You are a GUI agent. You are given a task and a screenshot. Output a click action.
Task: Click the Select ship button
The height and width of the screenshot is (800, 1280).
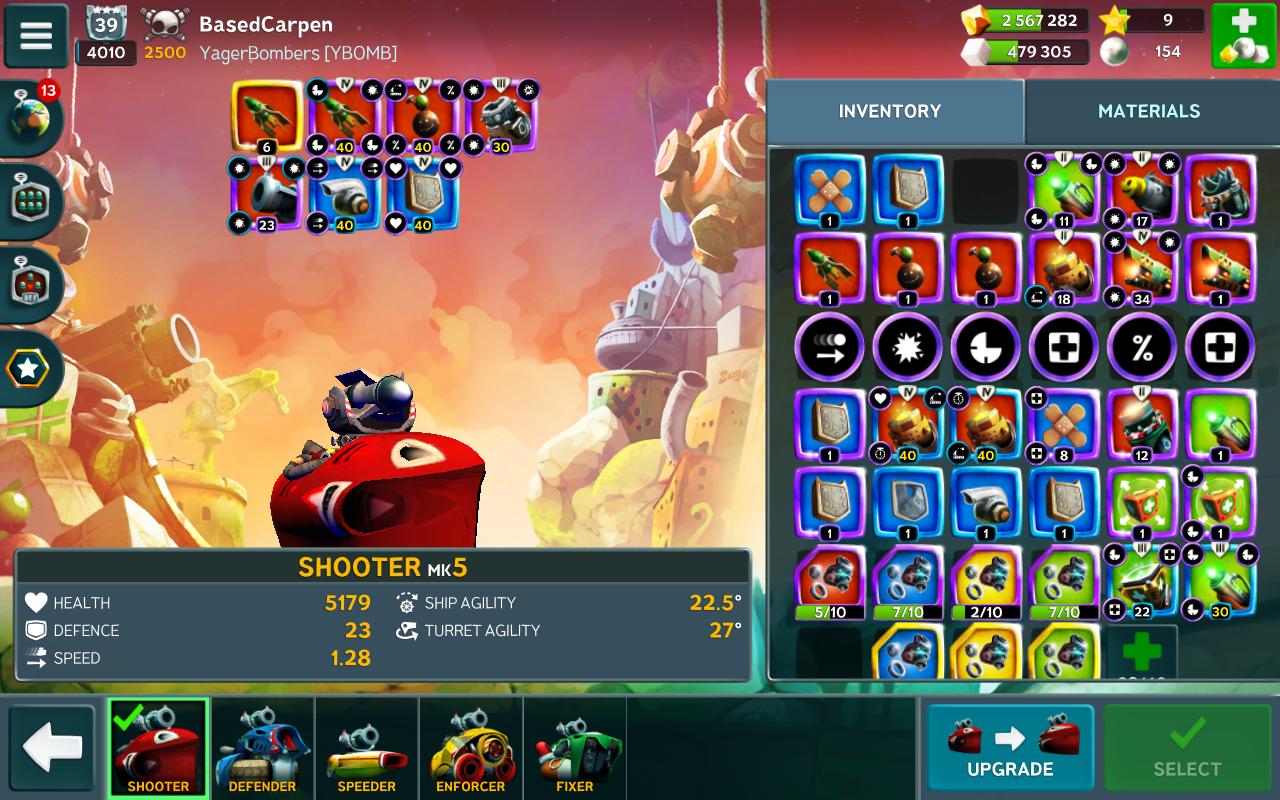click(1186, 748)
